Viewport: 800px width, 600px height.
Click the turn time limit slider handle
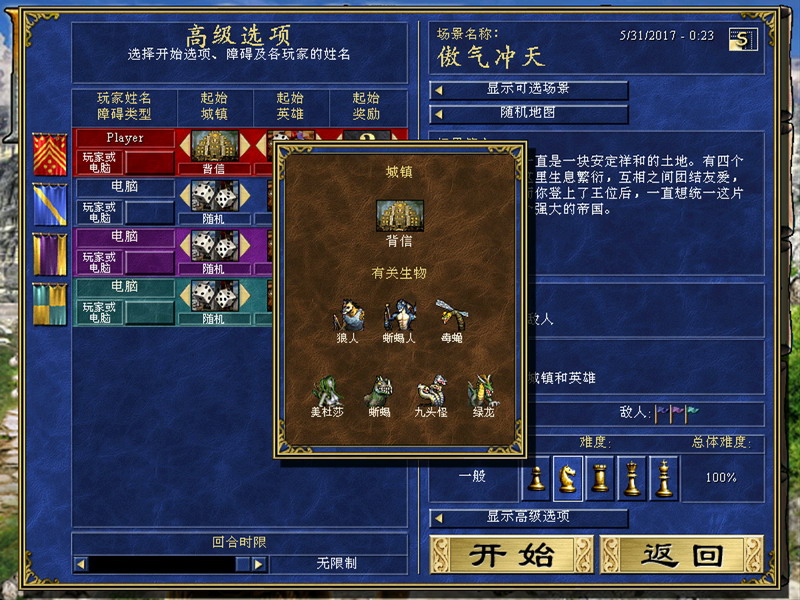tap(242, 564)
